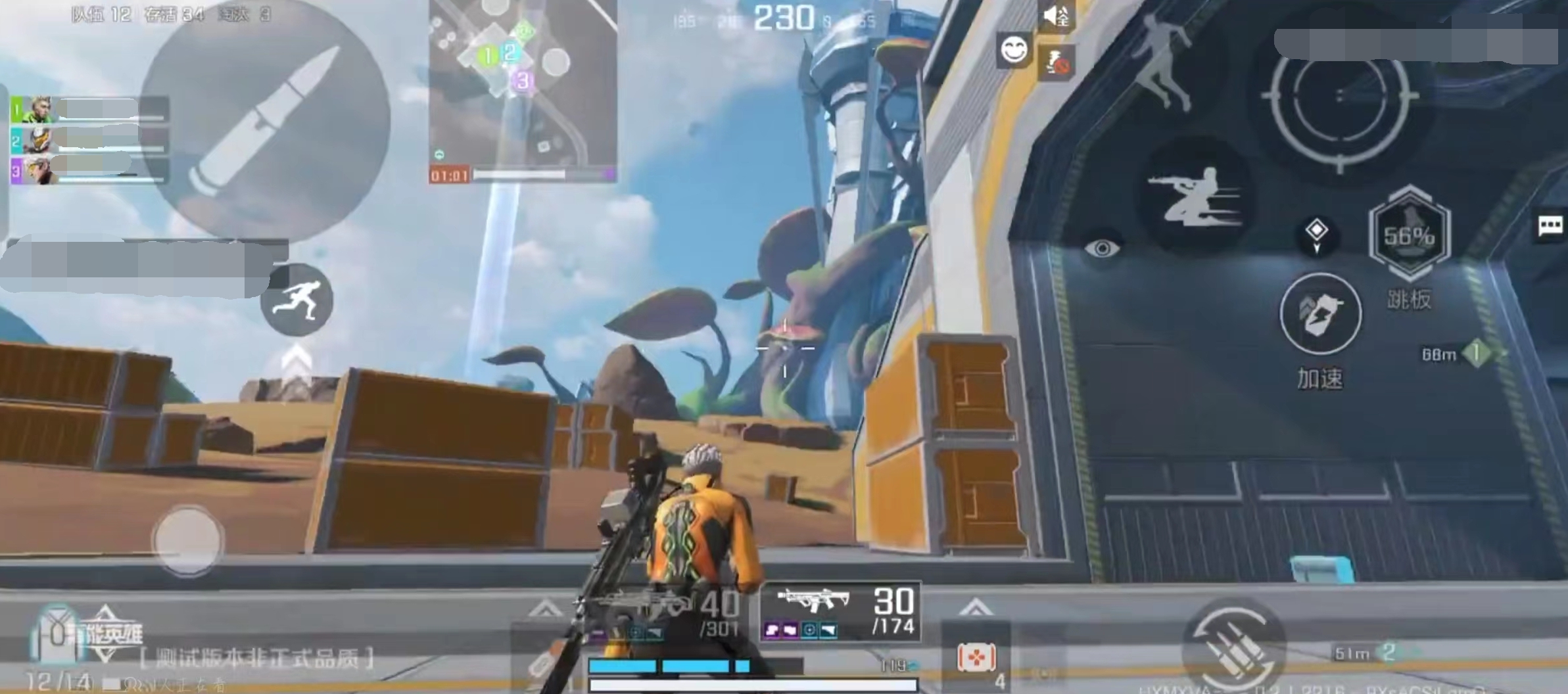Viewport: 1568px width, 694px height.
Task: Use the sliding shooter crouch button
Action: [1197, 197]
